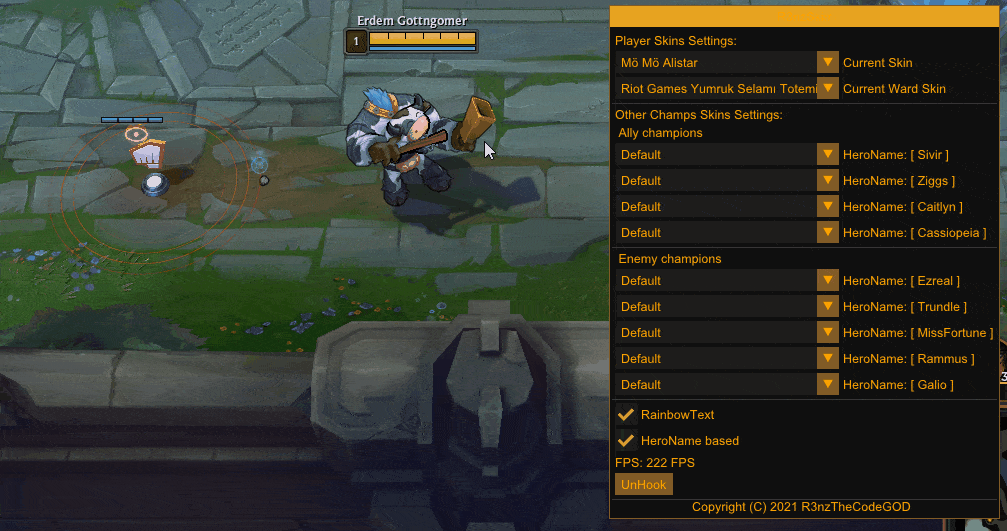Screen dimensions: 1007x531
Task: Open the Ziggs skin dropdown
Action: point(827,181)
